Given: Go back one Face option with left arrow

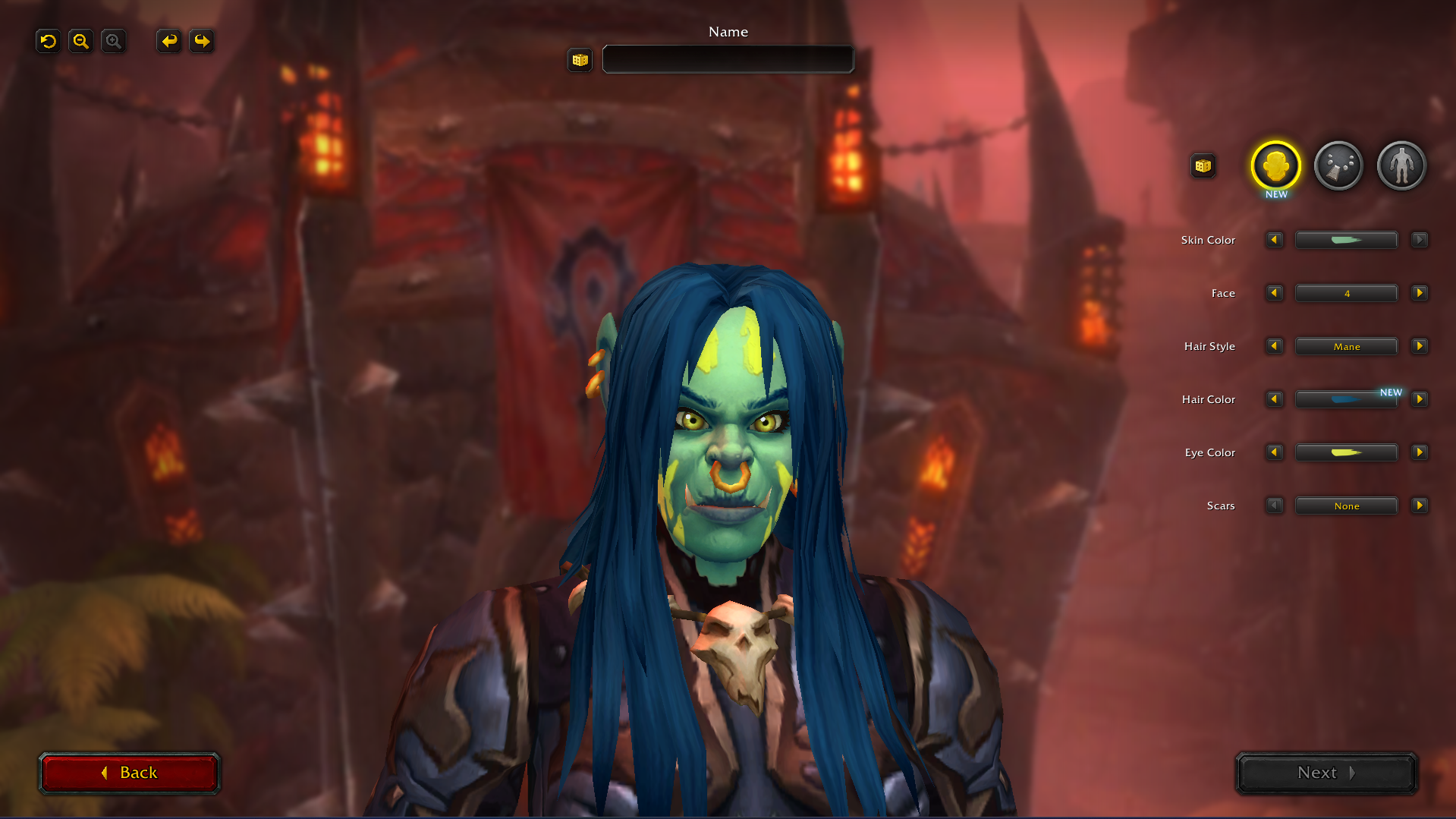Looking at the screenshot, I should pos(1274,293).
